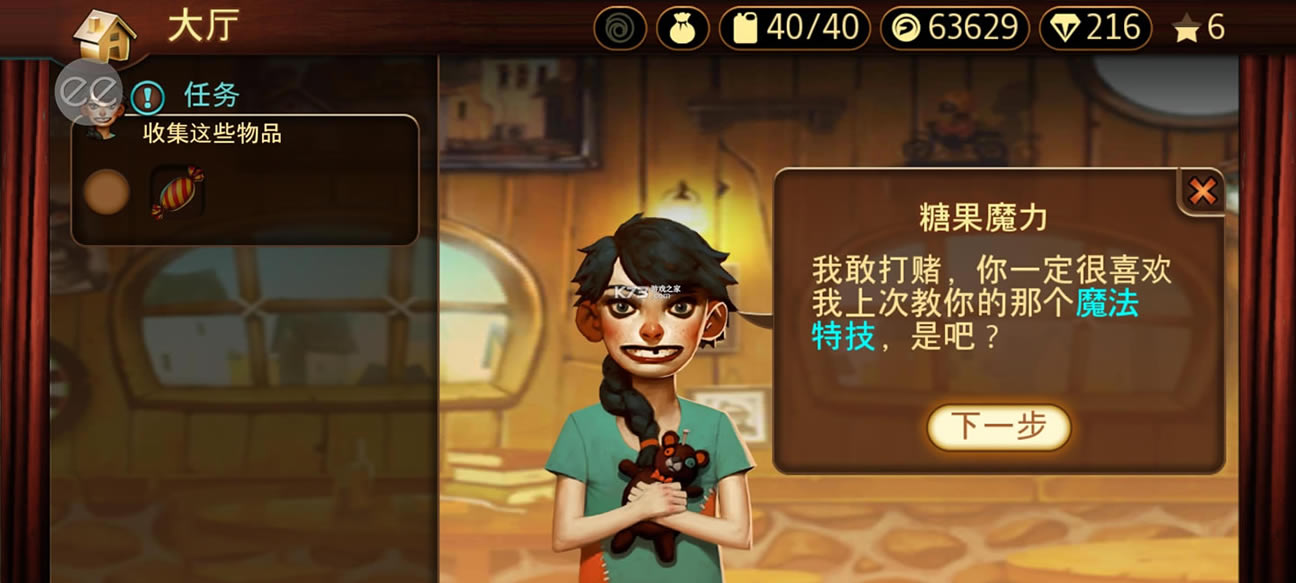The image size is (1296, 583).
Task: Open the money bag icon
Action: (x=683, y=28)
